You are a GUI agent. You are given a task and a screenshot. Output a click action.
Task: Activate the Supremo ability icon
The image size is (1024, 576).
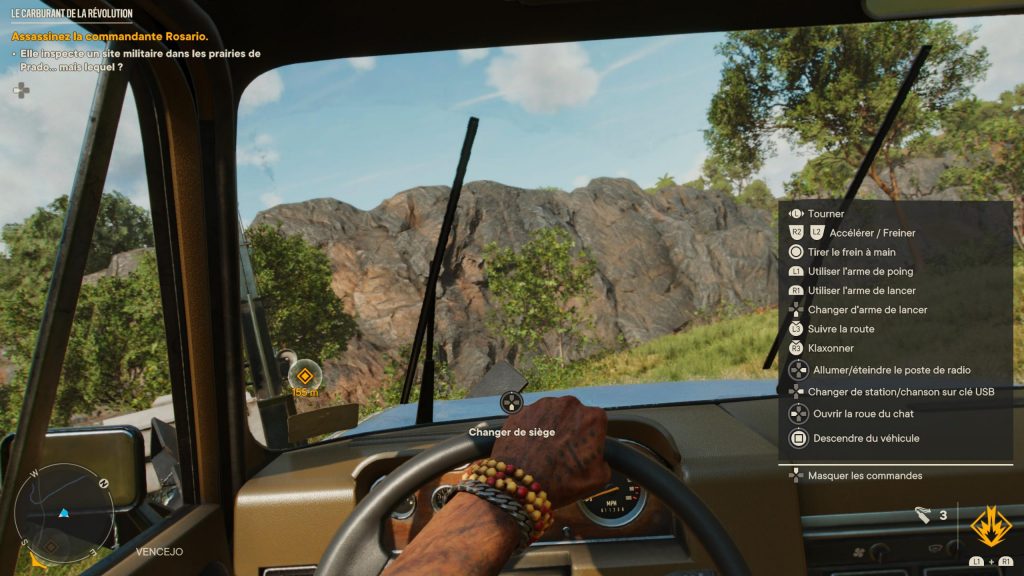992,528
